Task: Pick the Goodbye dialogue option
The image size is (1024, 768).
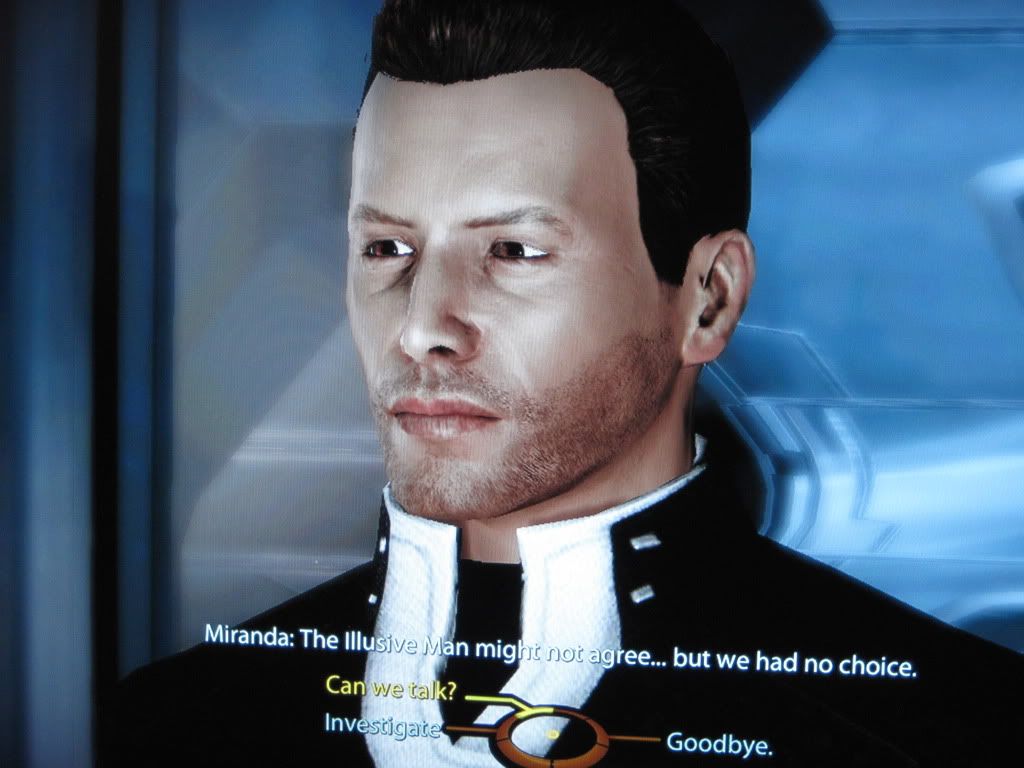Action: coord(720,743)
